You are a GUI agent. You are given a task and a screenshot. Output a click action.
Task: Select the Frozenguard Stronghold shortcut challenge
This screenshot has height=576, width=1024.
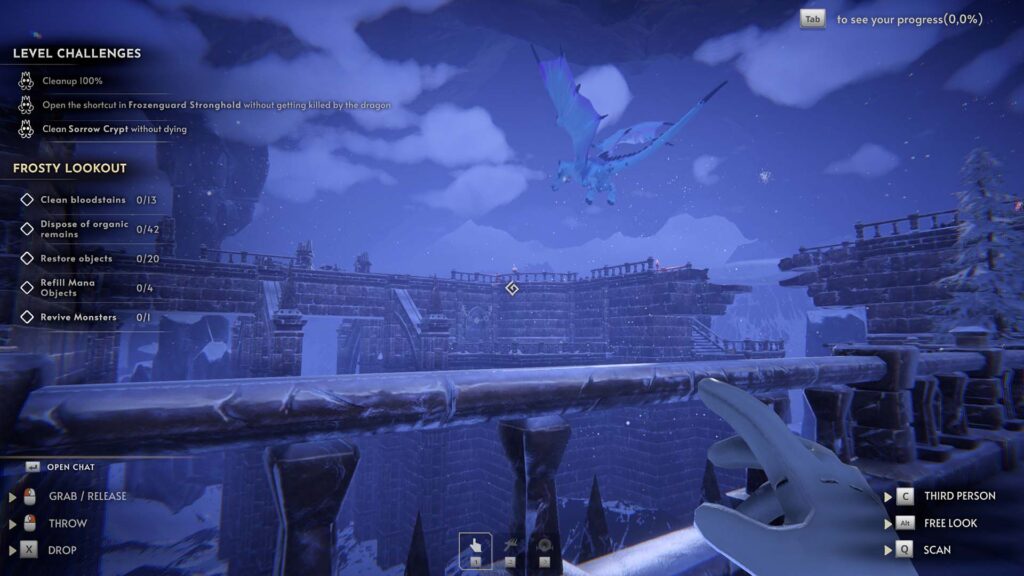(x=215, y=105)
